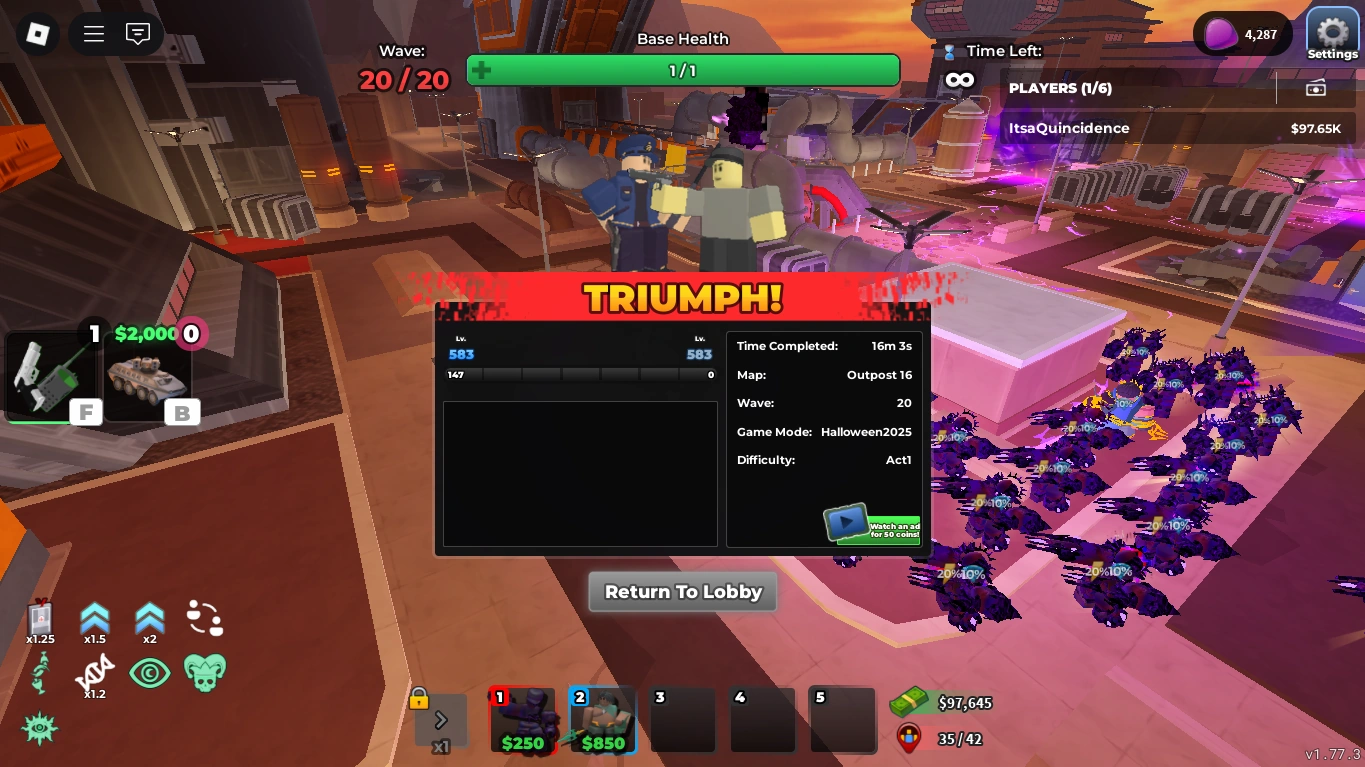Toggle the spectate camera on the Players panel
The image size is (1365, 767).
tap(1316, 87)
